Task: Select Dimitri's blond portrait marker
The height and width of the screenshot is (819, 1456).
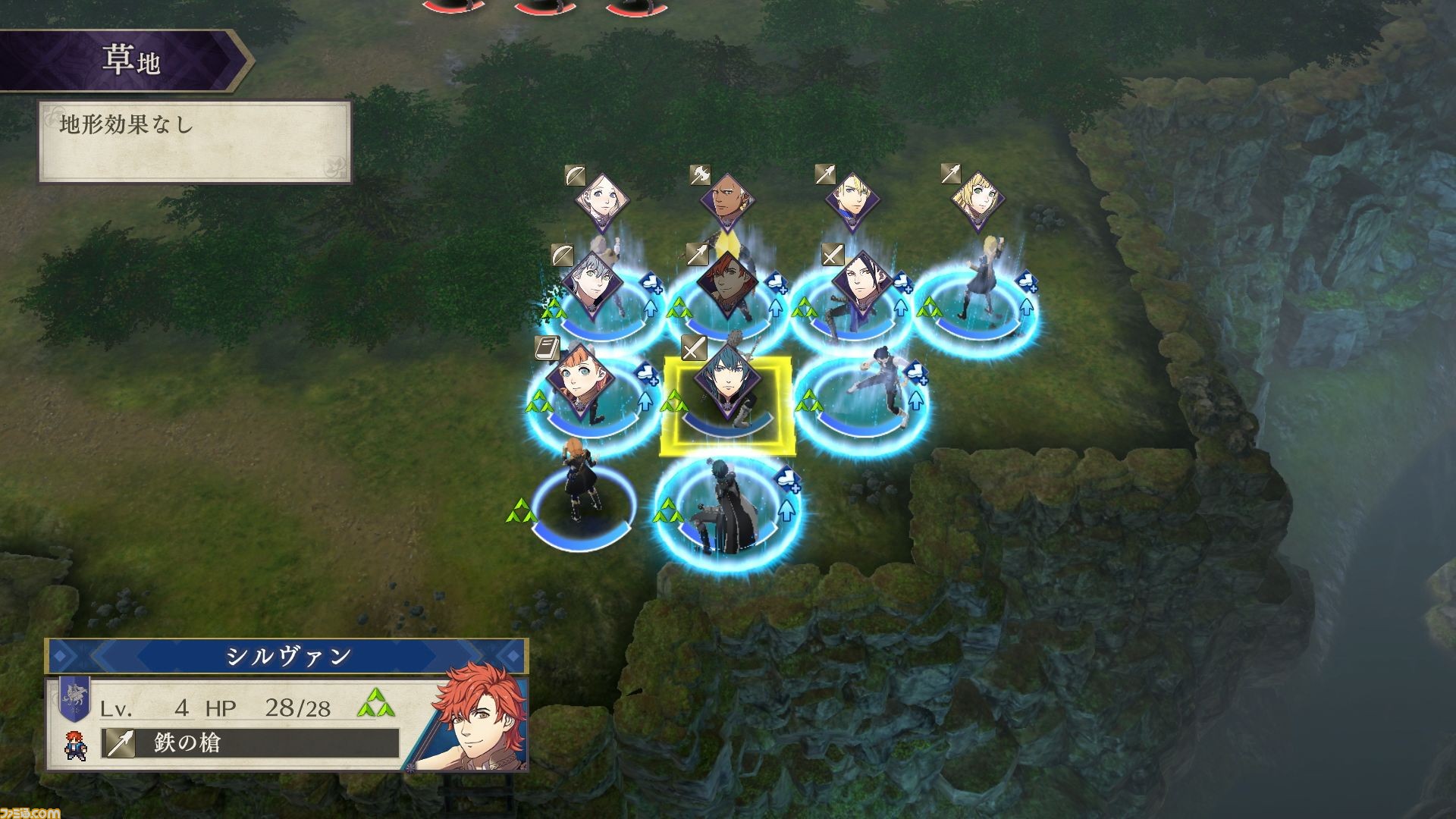Action: 852,200
